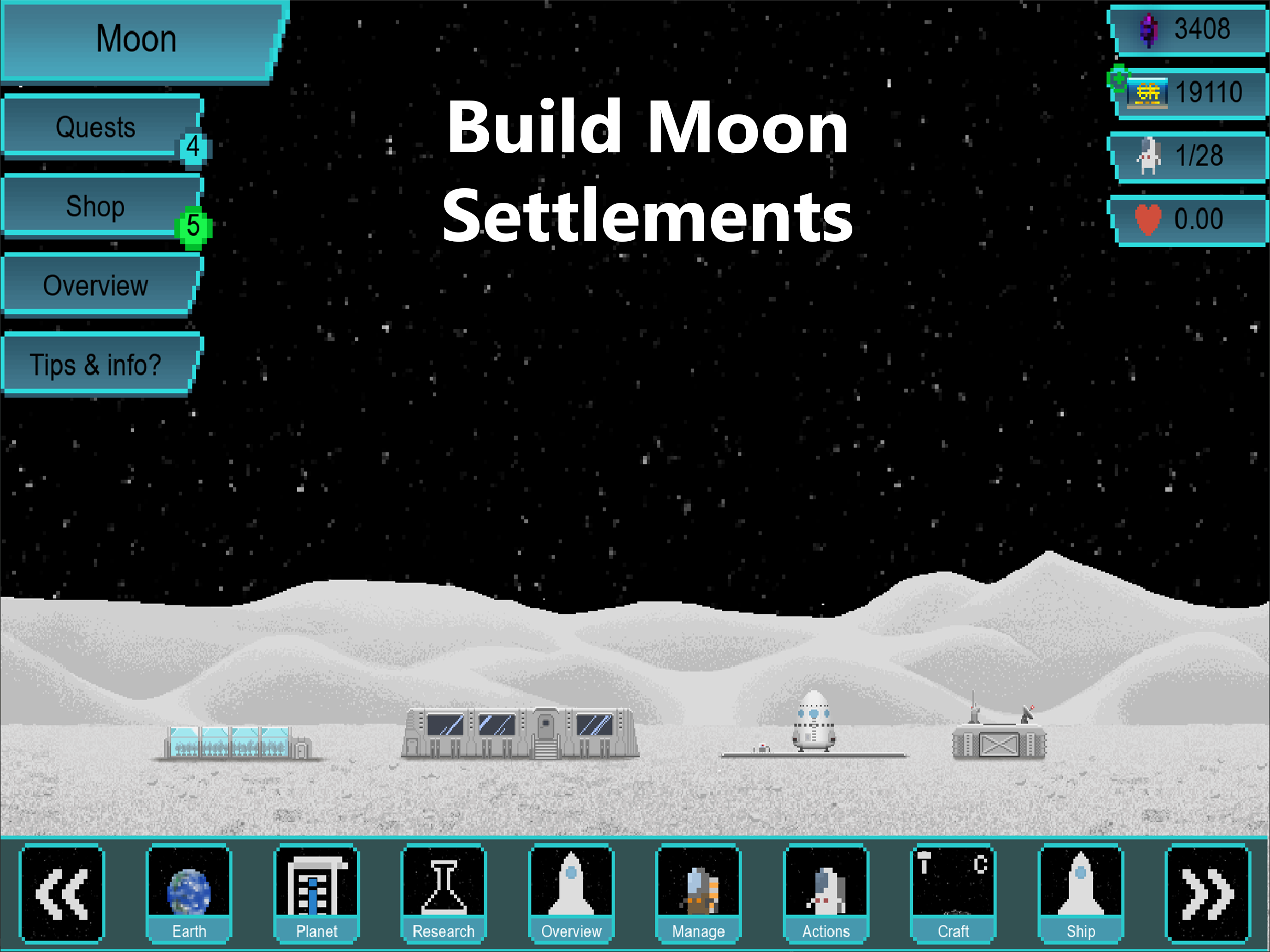Select the rocket capsule on the launch pad
Viewport: 1270px width, 952px height.
point(813,720)
